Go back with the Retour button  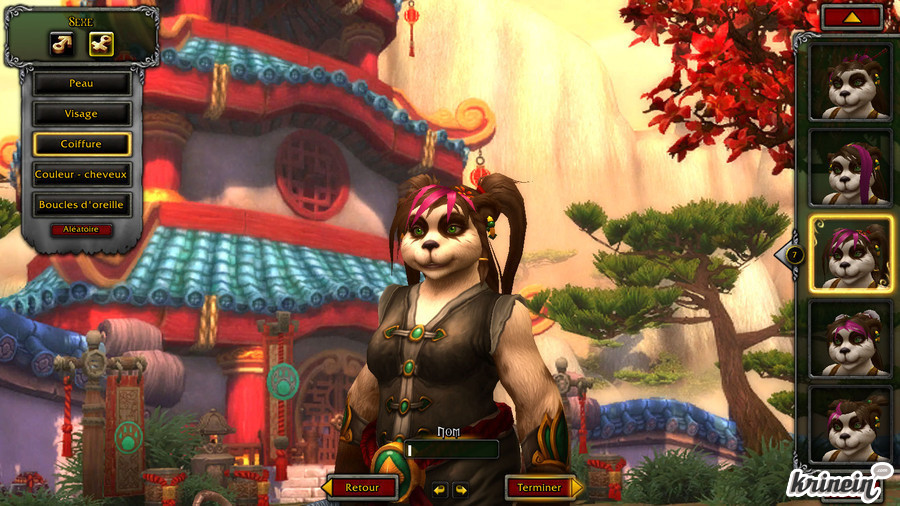[361, 488]
